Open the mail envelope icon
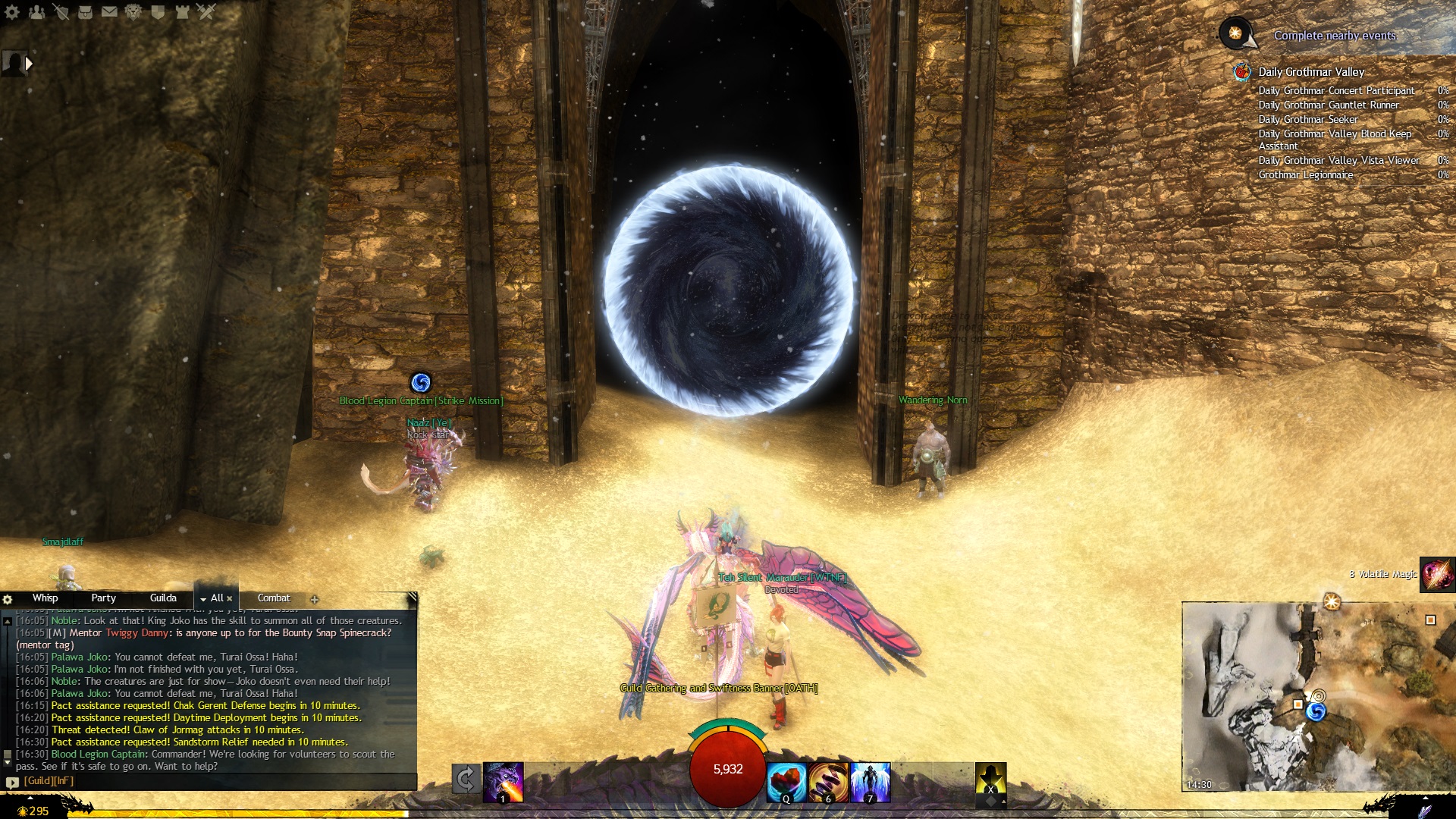This screenshot has height=819, width=1456. pyautogui.click(x=109, y=11)
